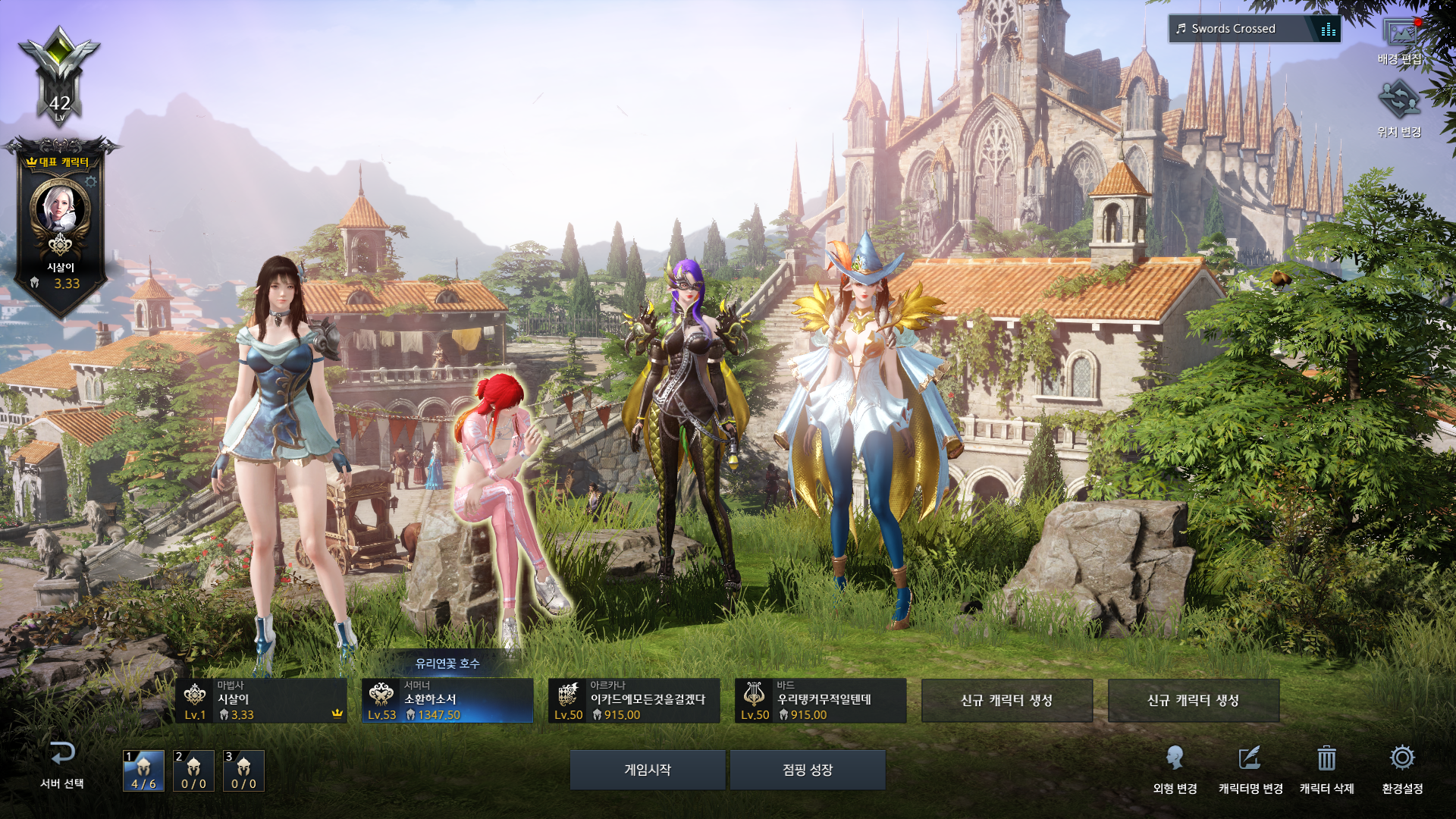
Task: Switch to character page 1 tab
Action: pos(143,770)
